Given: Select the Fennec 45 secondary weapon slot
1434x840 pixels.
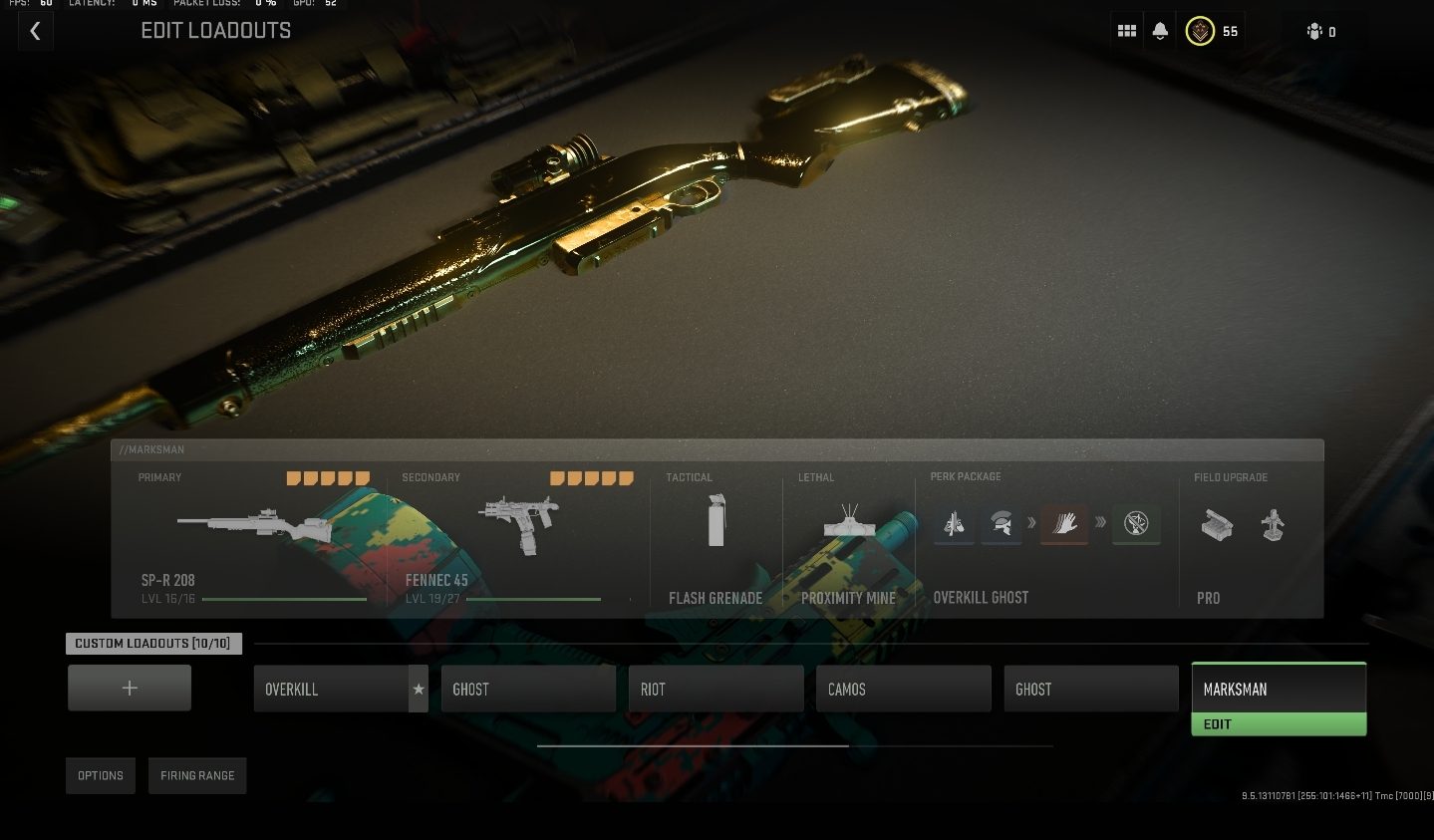Looking at the screenshot, I should pos(517,538).
